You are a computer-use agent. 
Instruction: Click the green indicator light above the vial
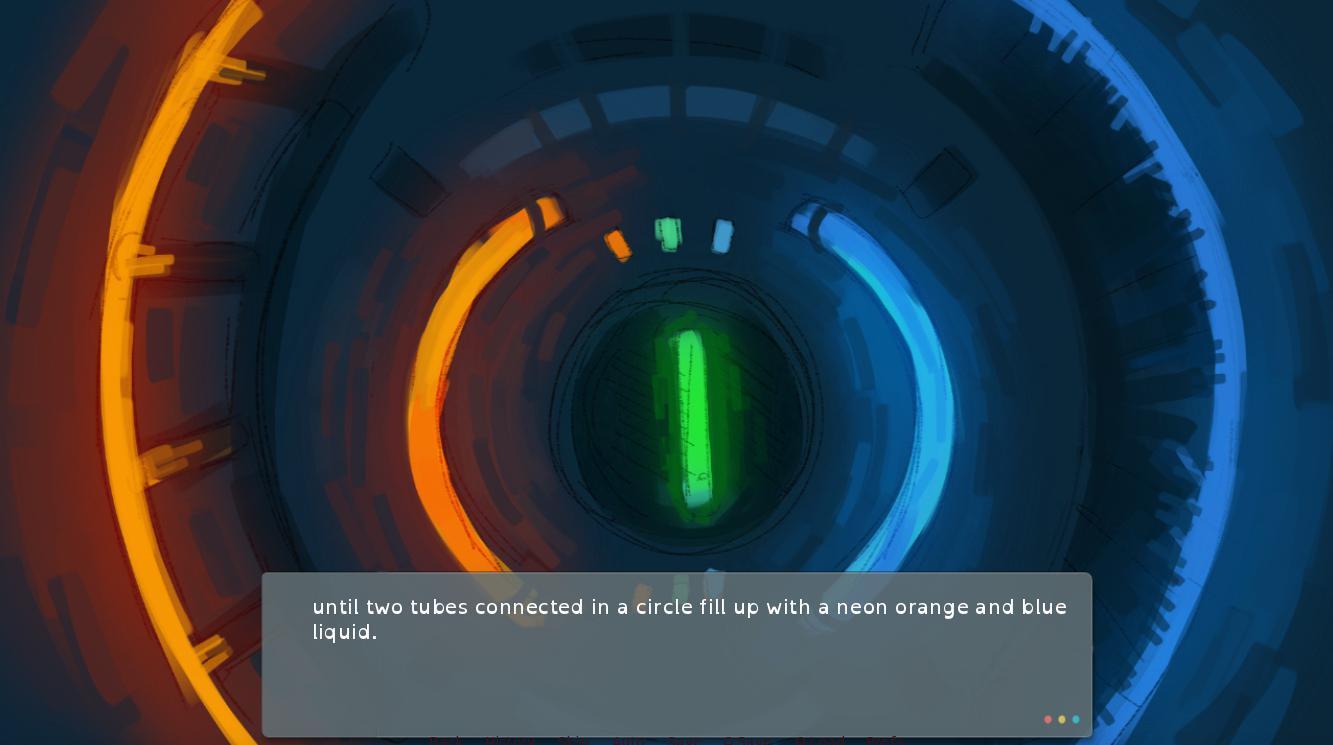tap(668, 233)
